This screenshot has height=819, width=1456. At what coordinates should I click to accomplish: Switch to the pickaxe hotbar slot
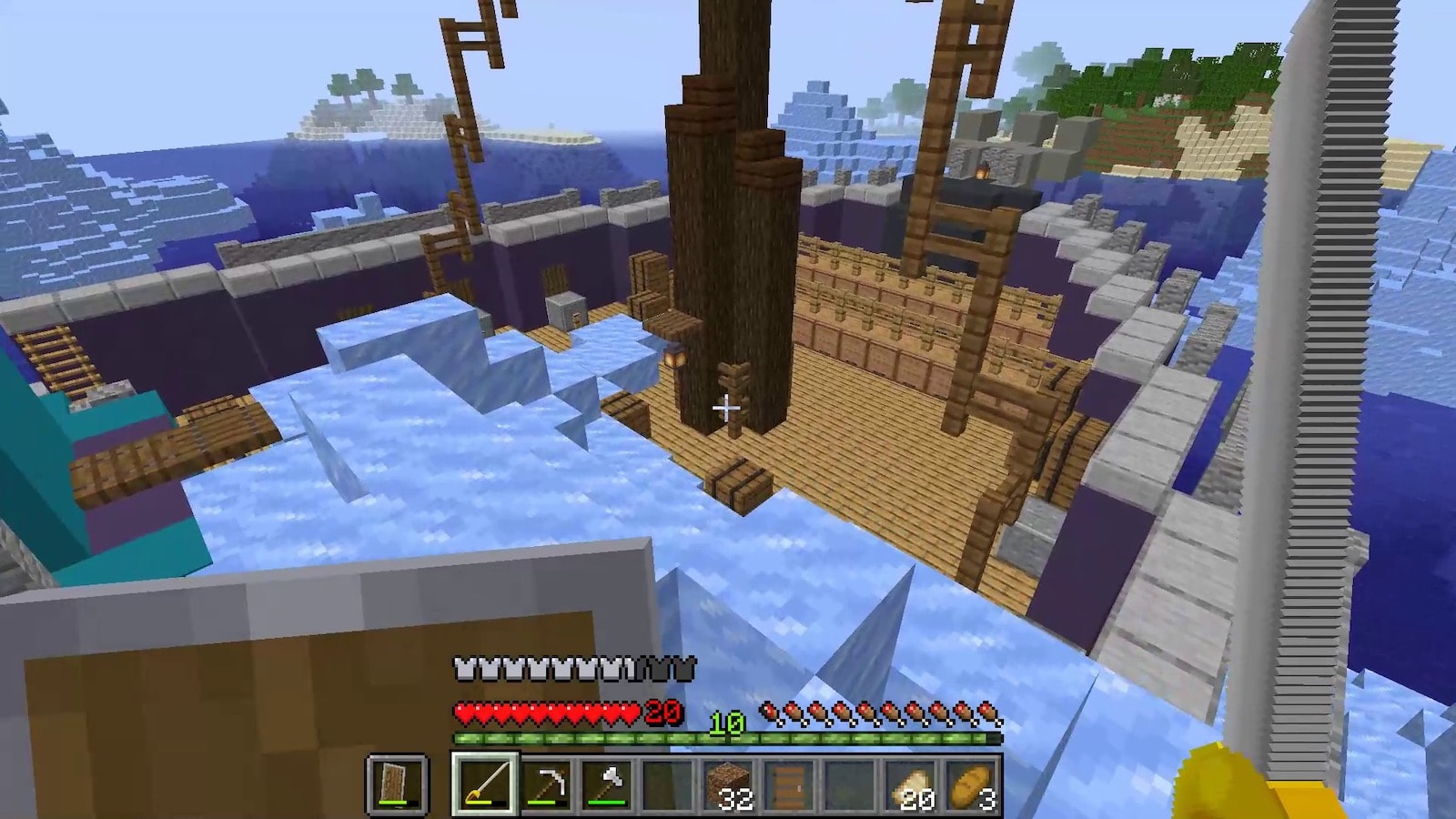point(547,784)
